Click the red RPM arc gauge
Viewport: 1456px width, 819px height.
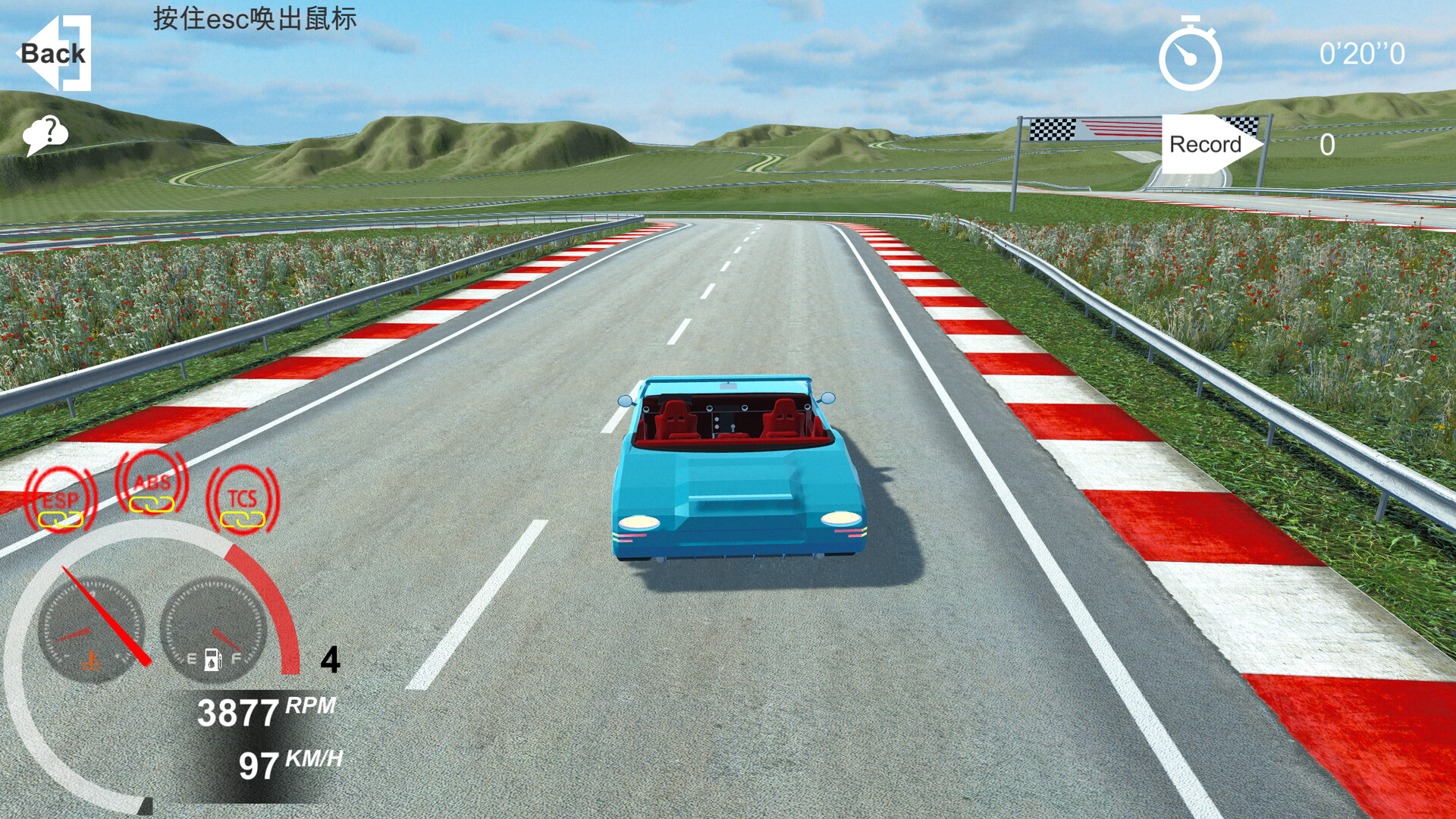284,607
